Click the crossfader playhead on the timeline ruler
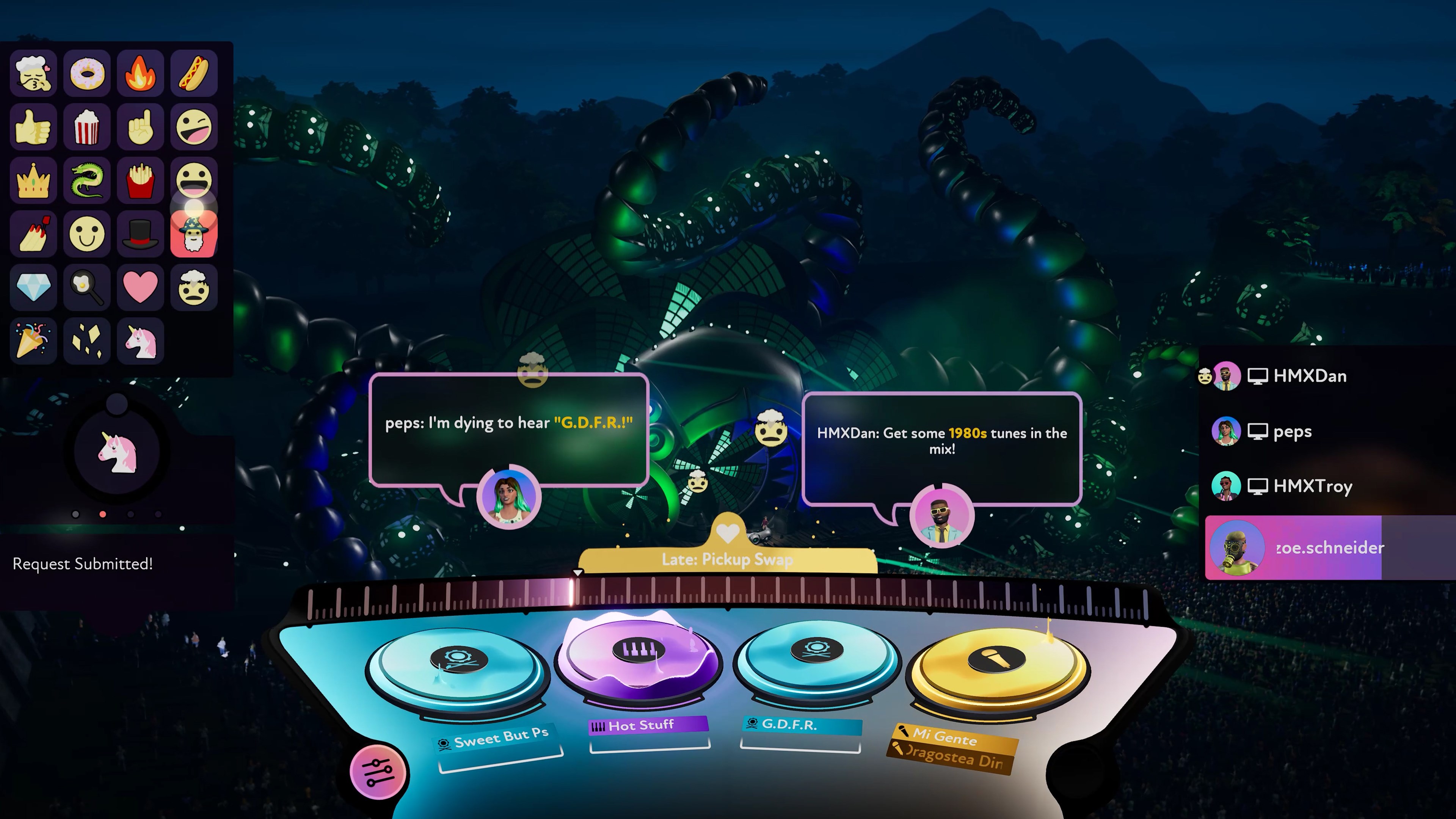 pyautogui.click(x=577, y=572)
